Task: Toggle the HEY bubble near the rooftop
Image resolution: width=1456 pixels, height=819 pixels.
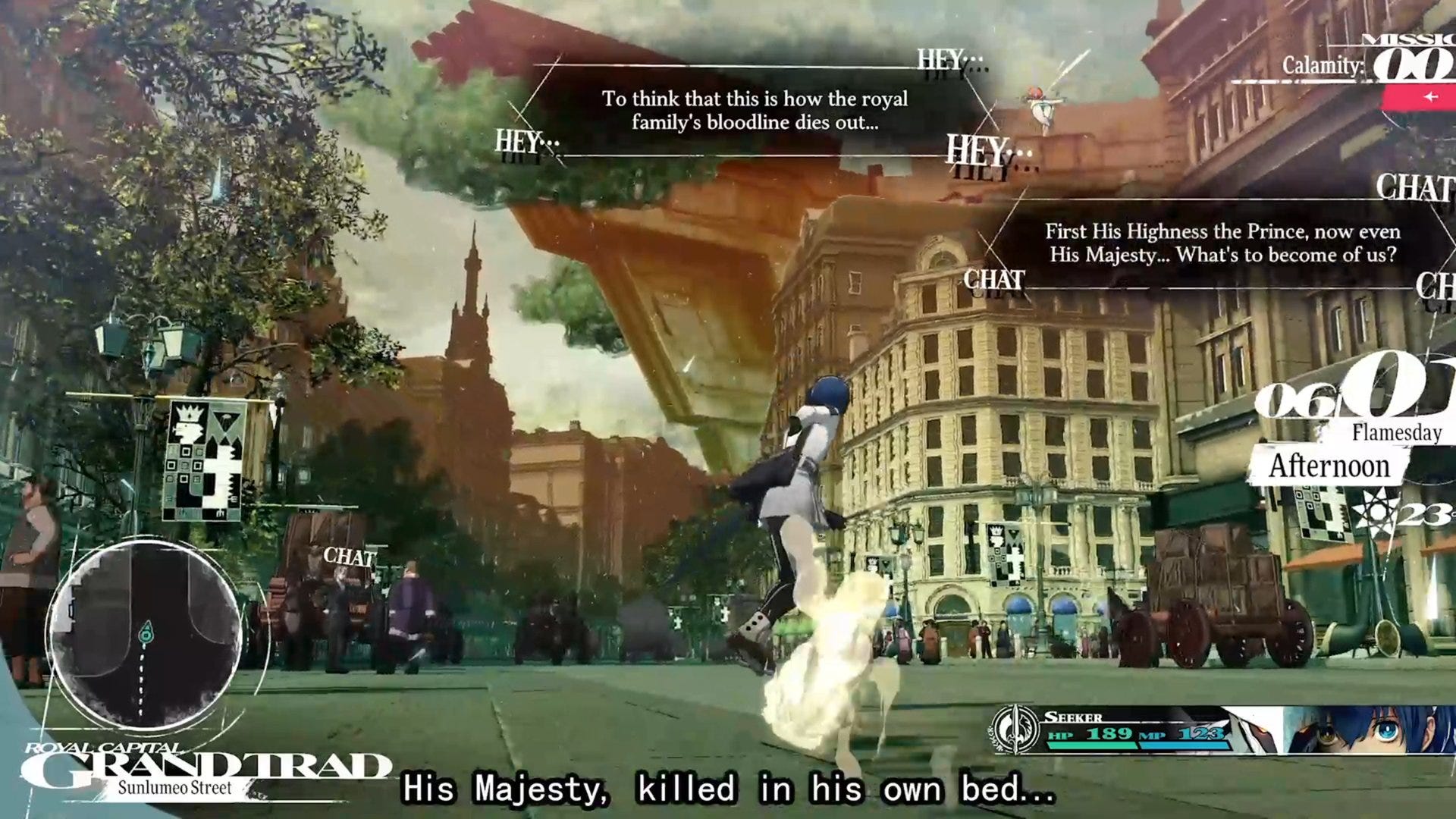Action: click(x=977, y=149)
